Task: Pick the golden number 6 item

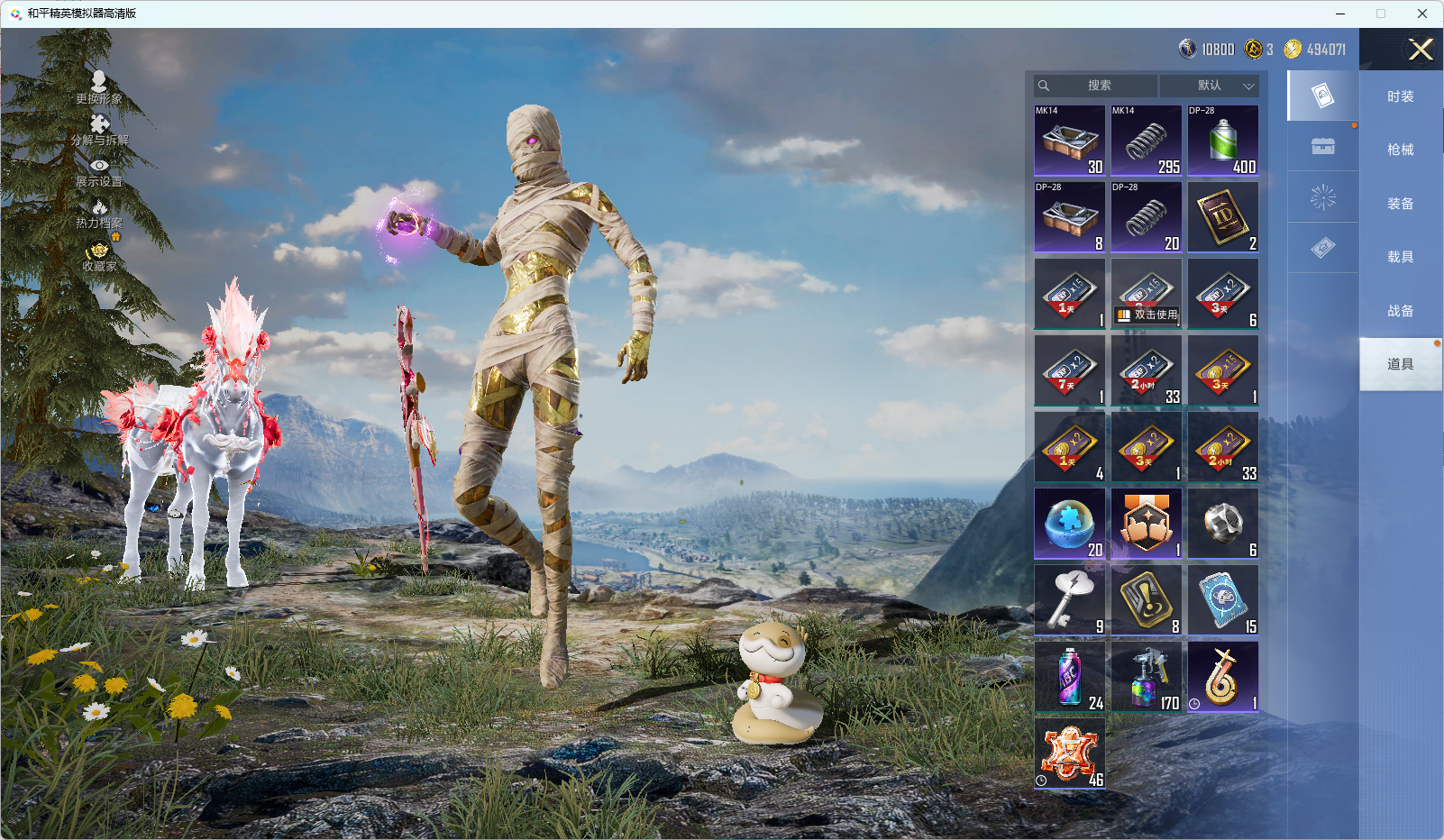Action: (x=1223, y=676)
